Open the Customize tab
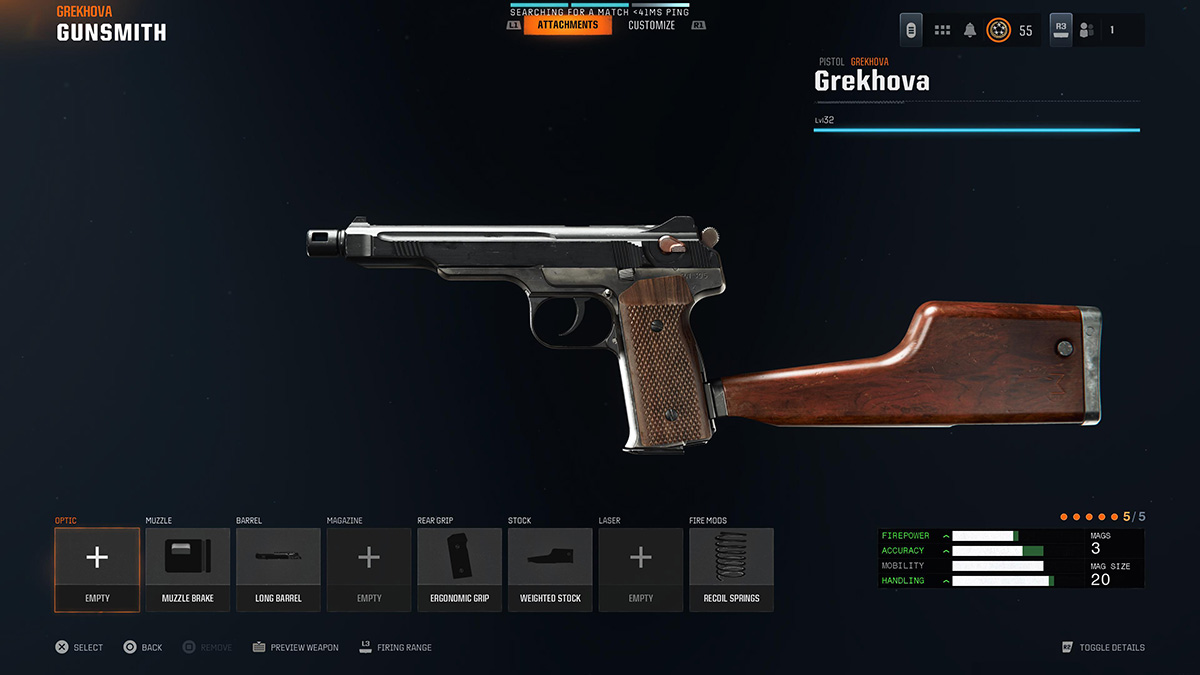Image resolution: width=1200 pixels, height=675 pixels. pyautogui.click(x=651, y=25)
